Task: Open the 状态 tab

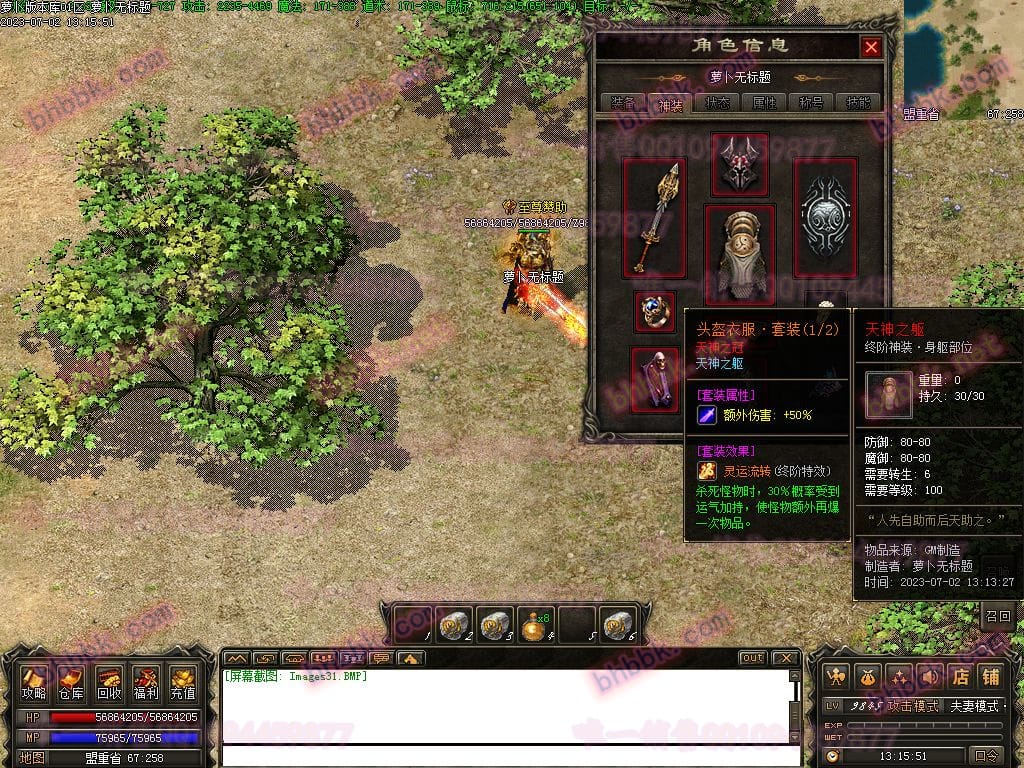Action: 717,102
